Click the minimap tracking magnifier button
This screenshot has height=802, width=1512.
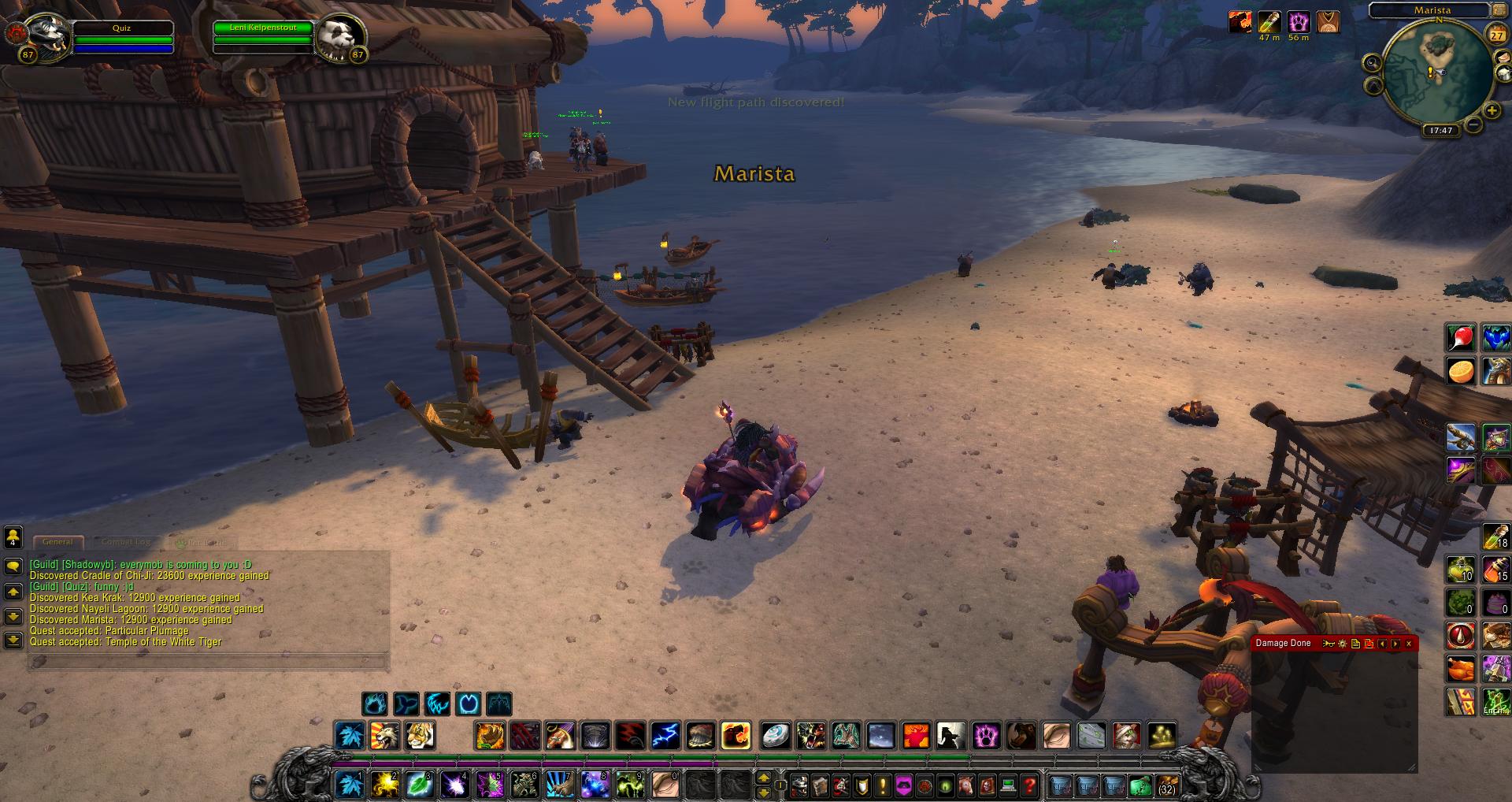[1373, 63]
